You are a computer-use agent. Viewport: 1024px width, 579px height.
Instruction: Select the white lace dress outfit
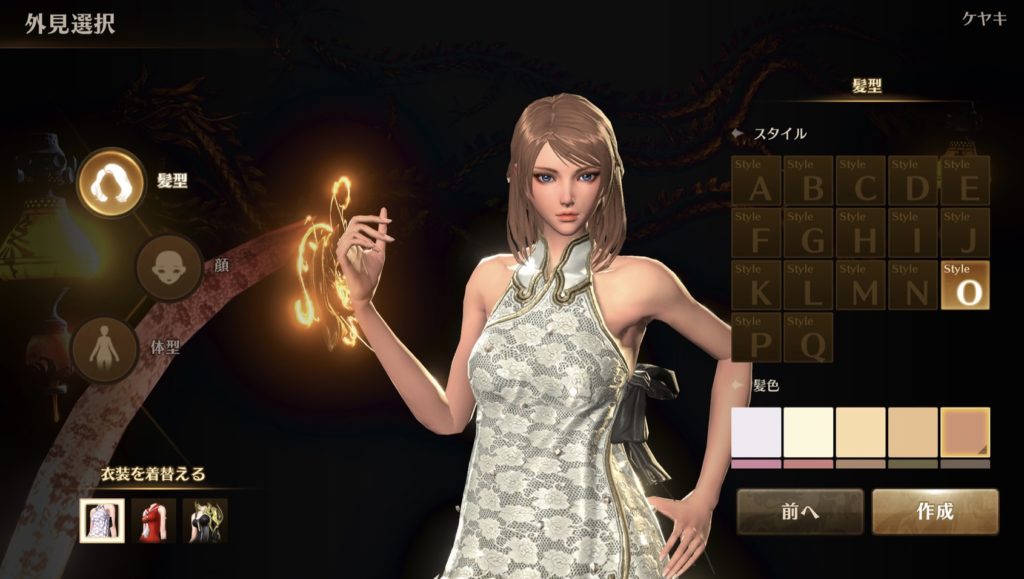coord(102,520)
